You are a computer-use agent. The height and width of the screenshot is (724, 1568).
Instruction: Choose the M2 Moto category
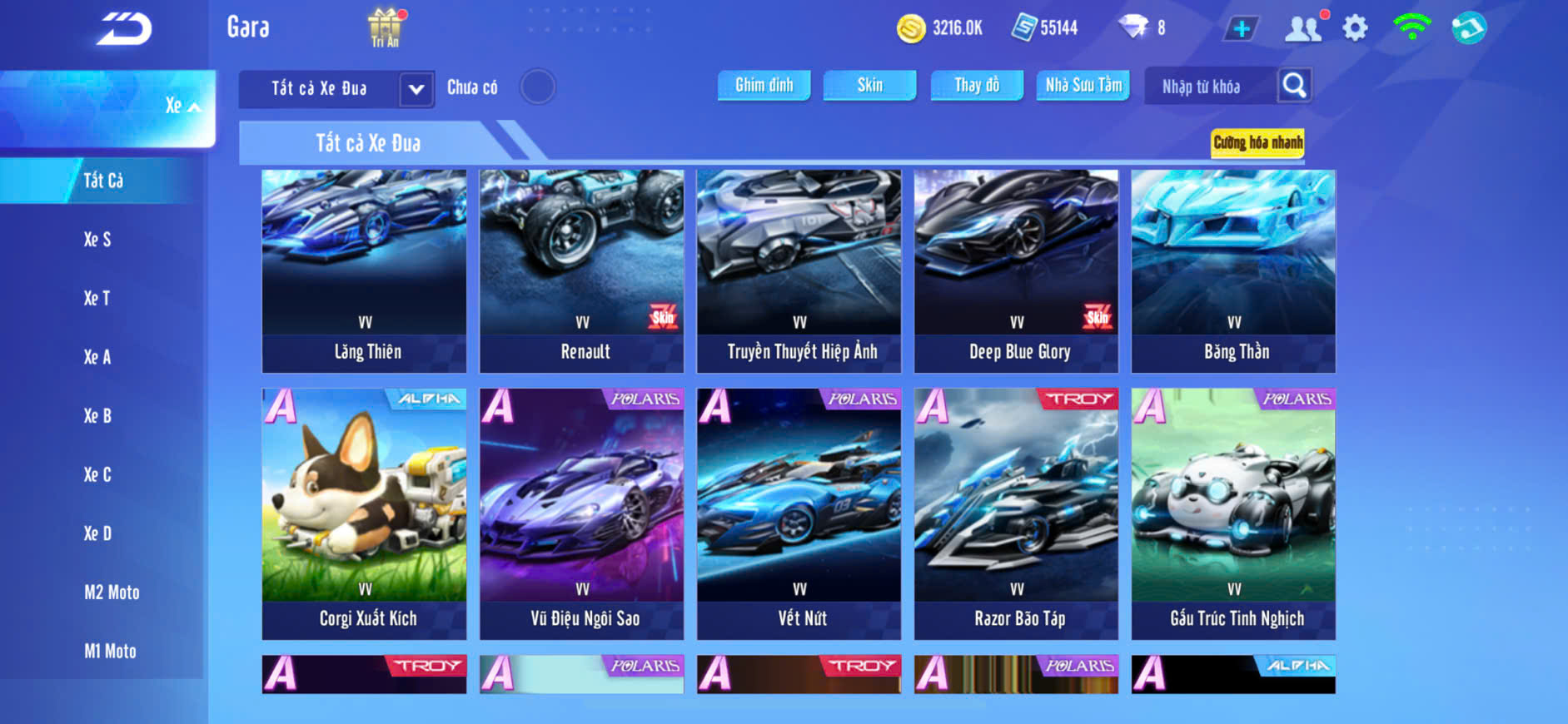(x=112, y=593)
